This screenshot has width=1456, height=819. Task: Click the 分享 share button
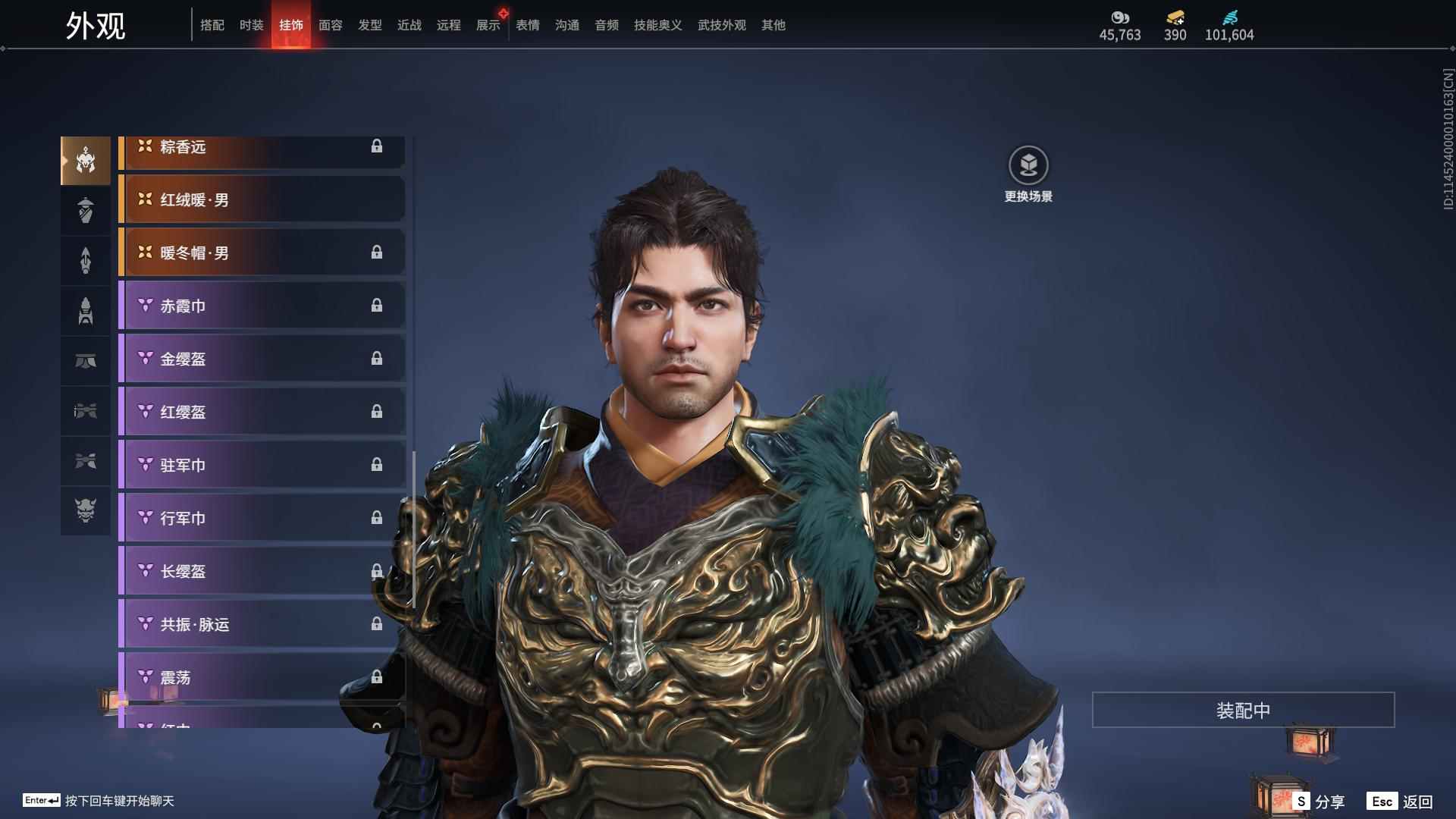pyautogui.click(x=1320, y=802)
